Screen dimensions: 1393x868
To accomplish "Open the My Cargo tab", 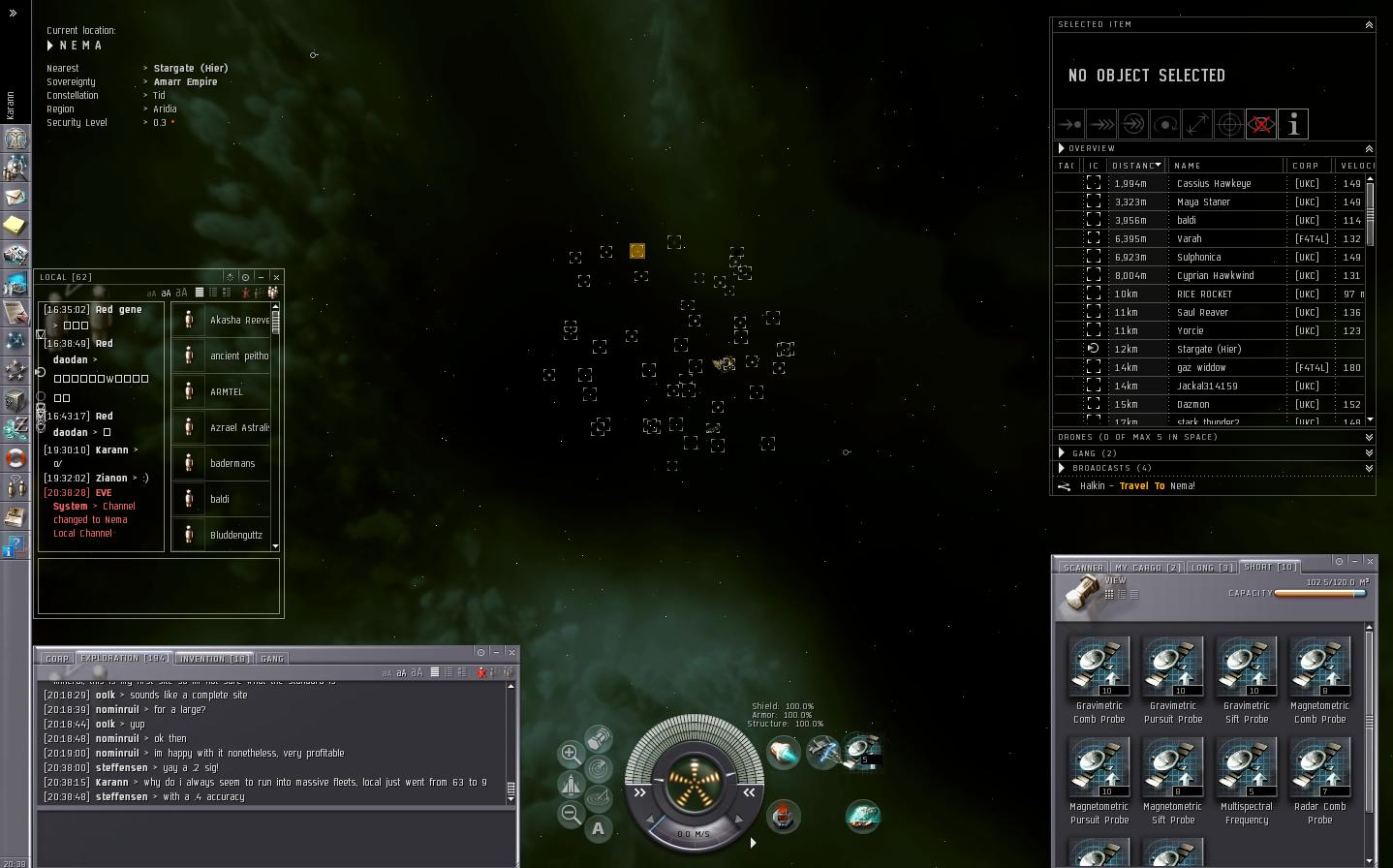I will pyautogui.click(x=1147, y=568).
